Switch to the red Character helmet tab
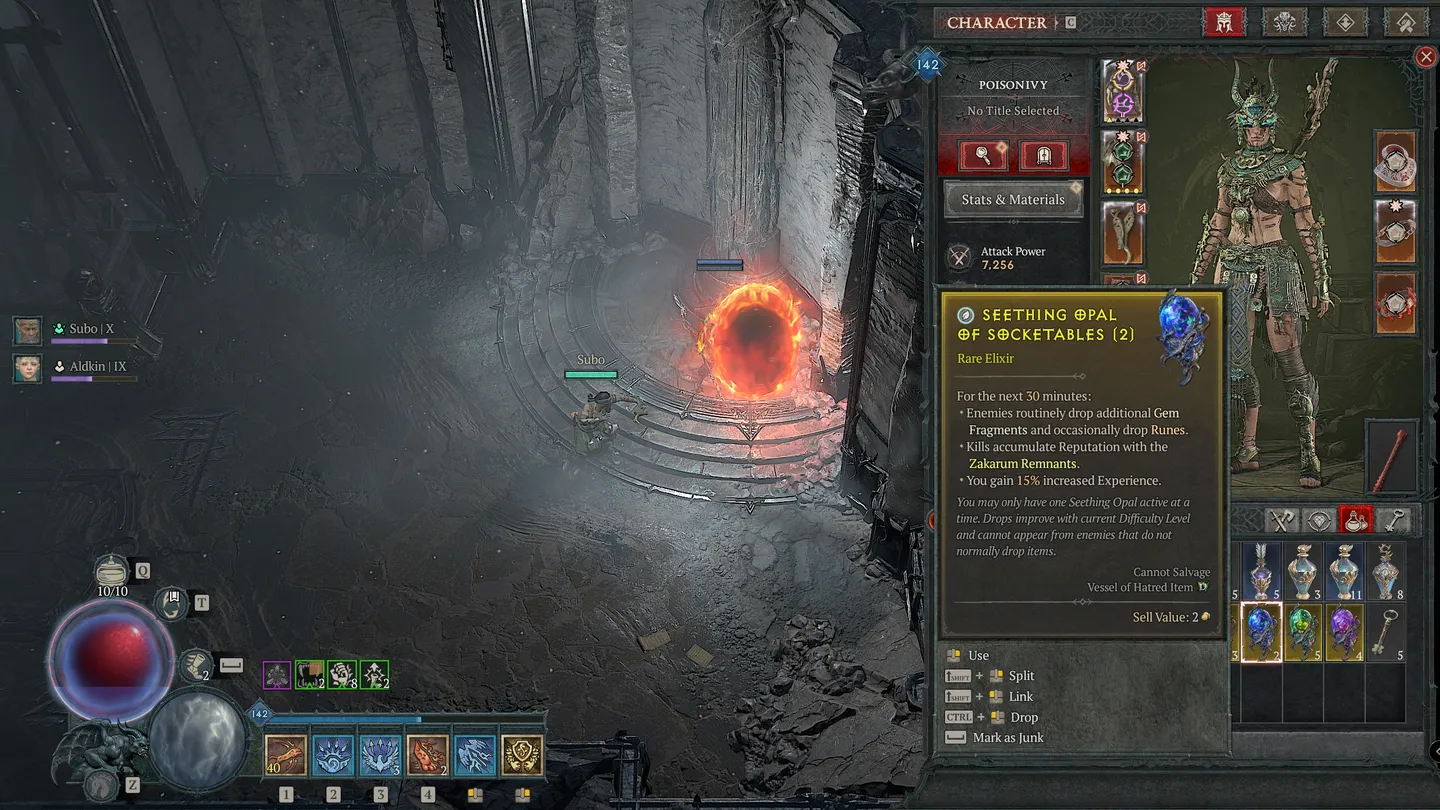Viewport: 1440px width, 810px height. pyautogui.click(x=1224, y=22)
